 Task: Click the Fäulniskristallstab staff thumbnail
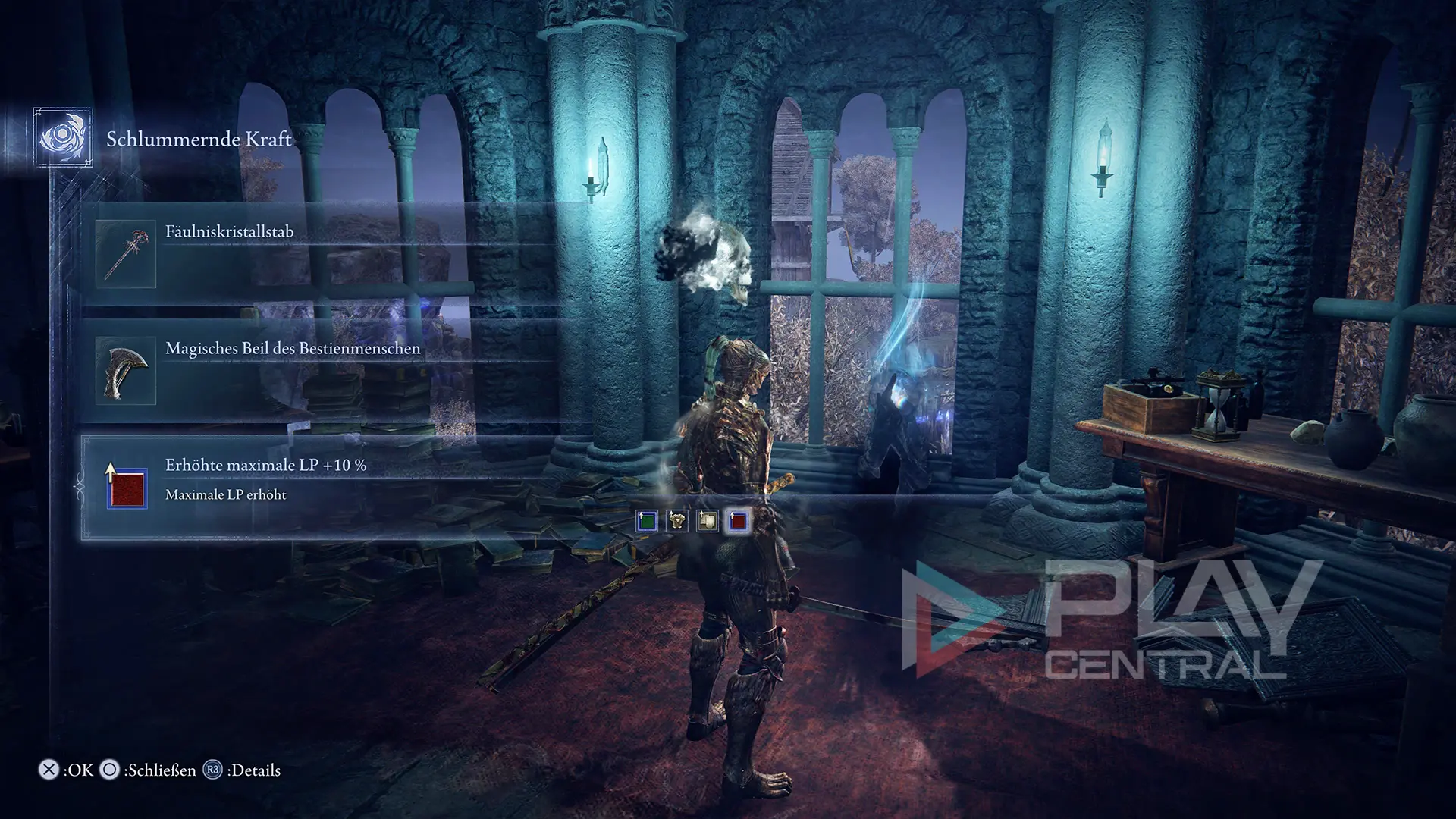pyautogui.click(x=126, y=255)
